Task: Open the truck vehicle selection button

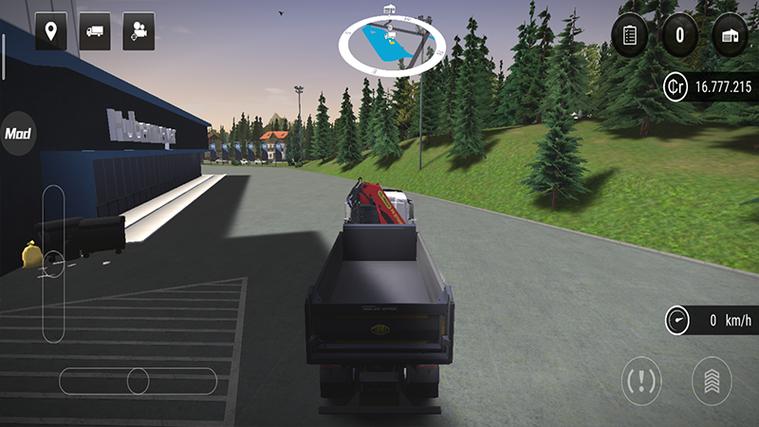Action: [95, 31]
